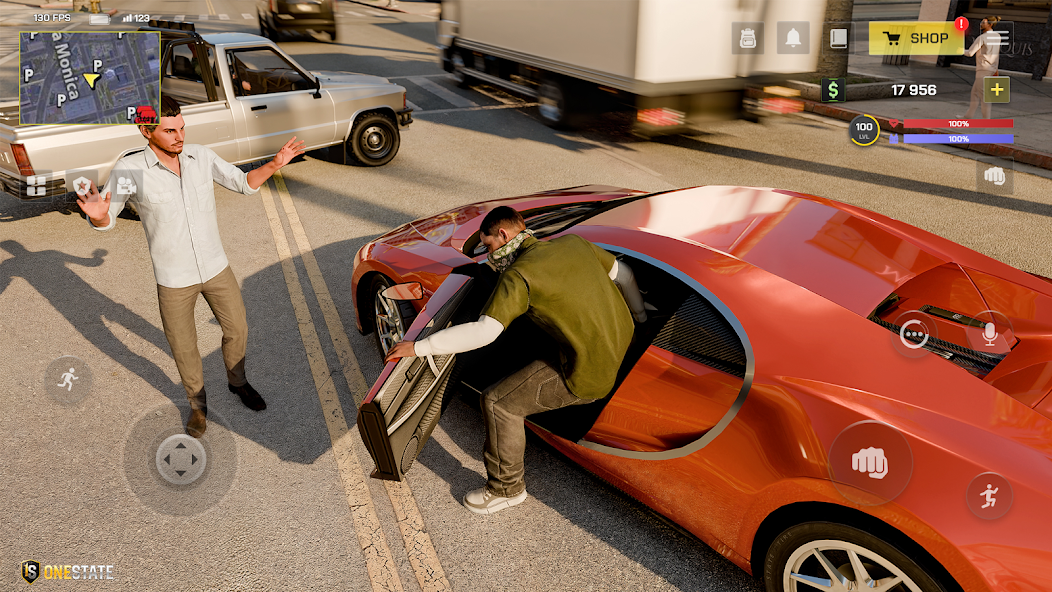Viewport: 1052px width, 592px height.
Task: Open the backpack inventory
Action: point(747,38)
